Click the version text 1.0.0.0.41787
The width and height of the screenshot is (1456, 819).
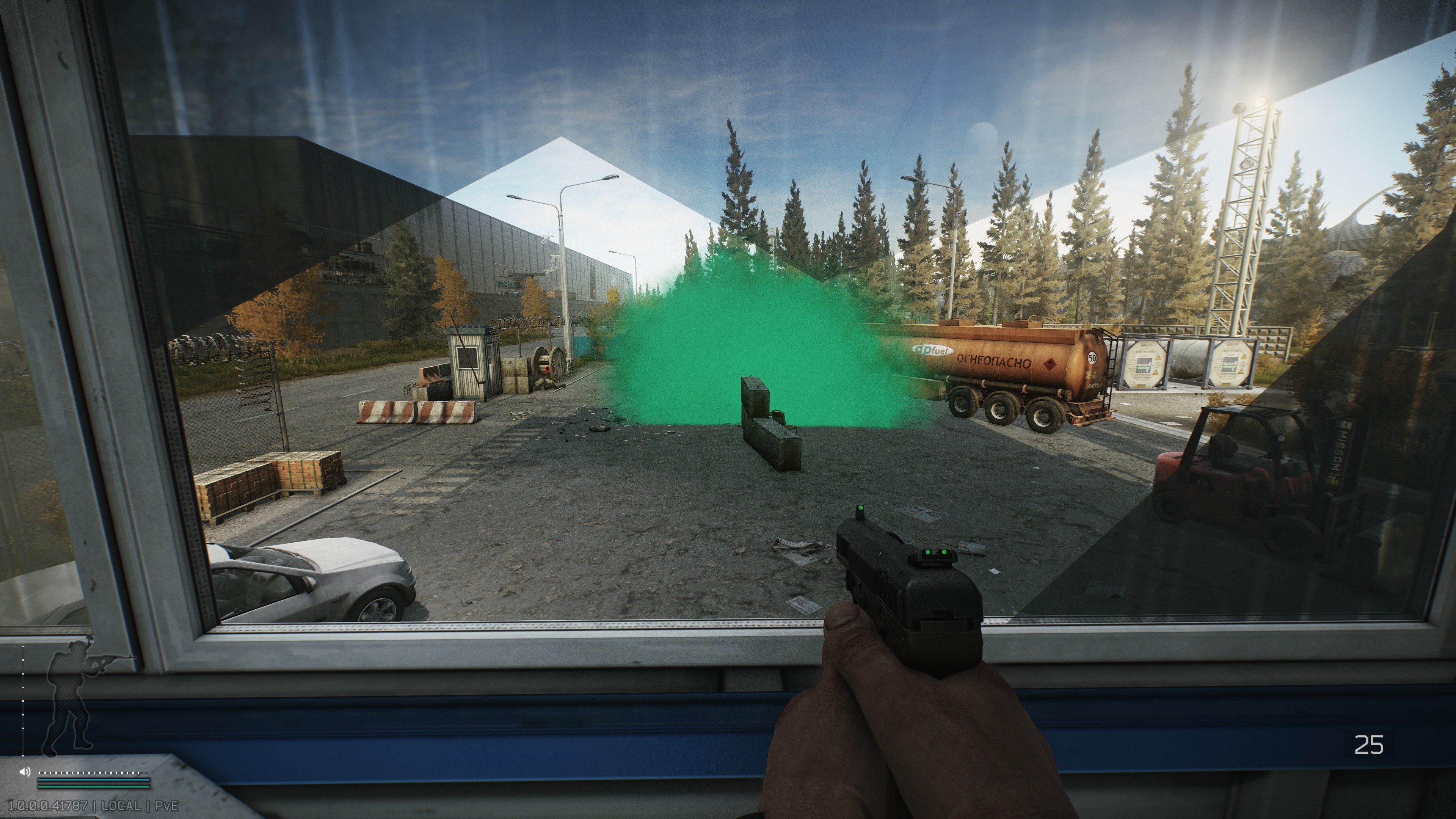[47, 807]
